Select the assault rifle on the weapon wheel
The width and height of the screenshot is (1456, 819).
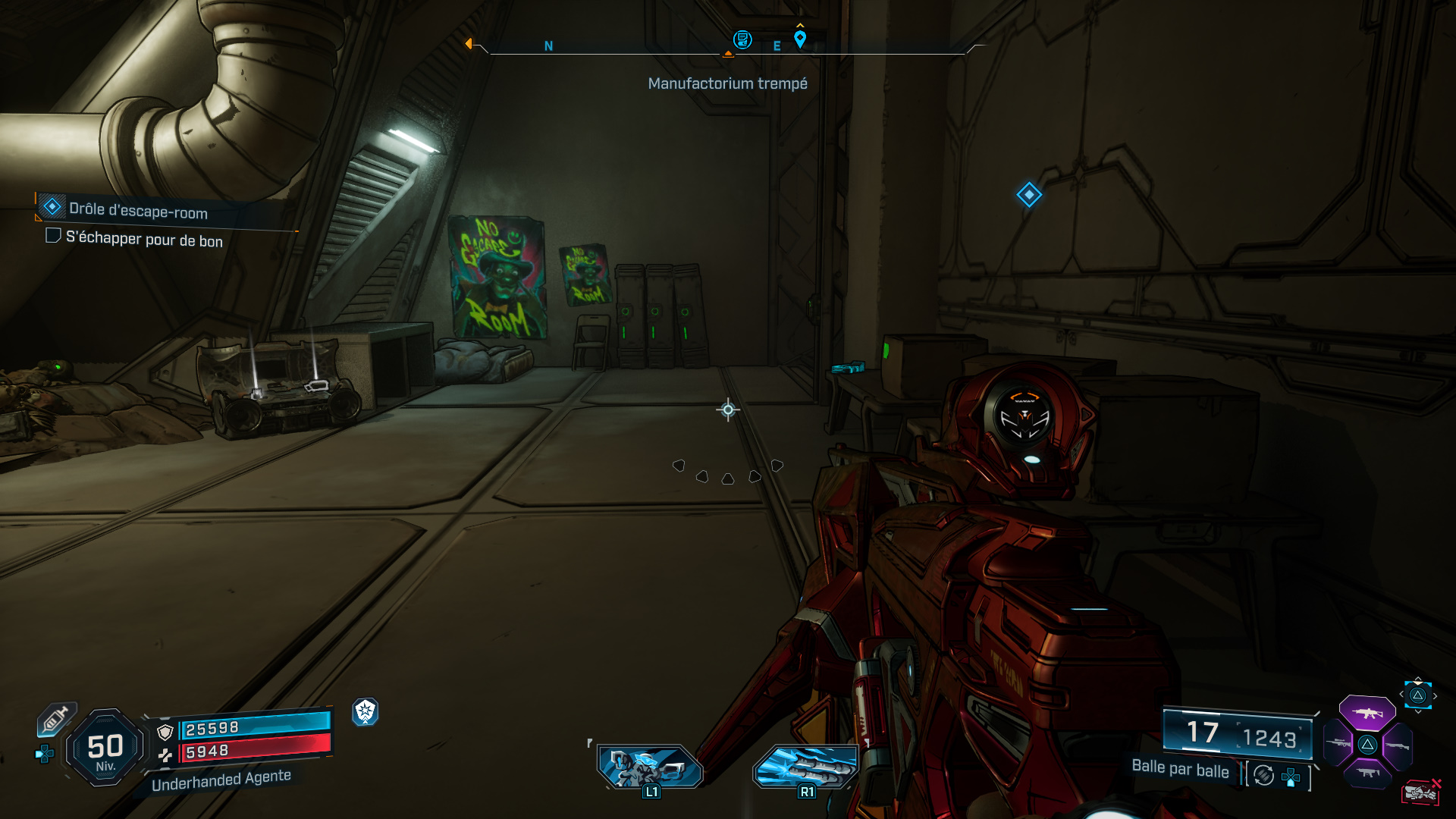pyautogui.click(x=1368, y=713)
